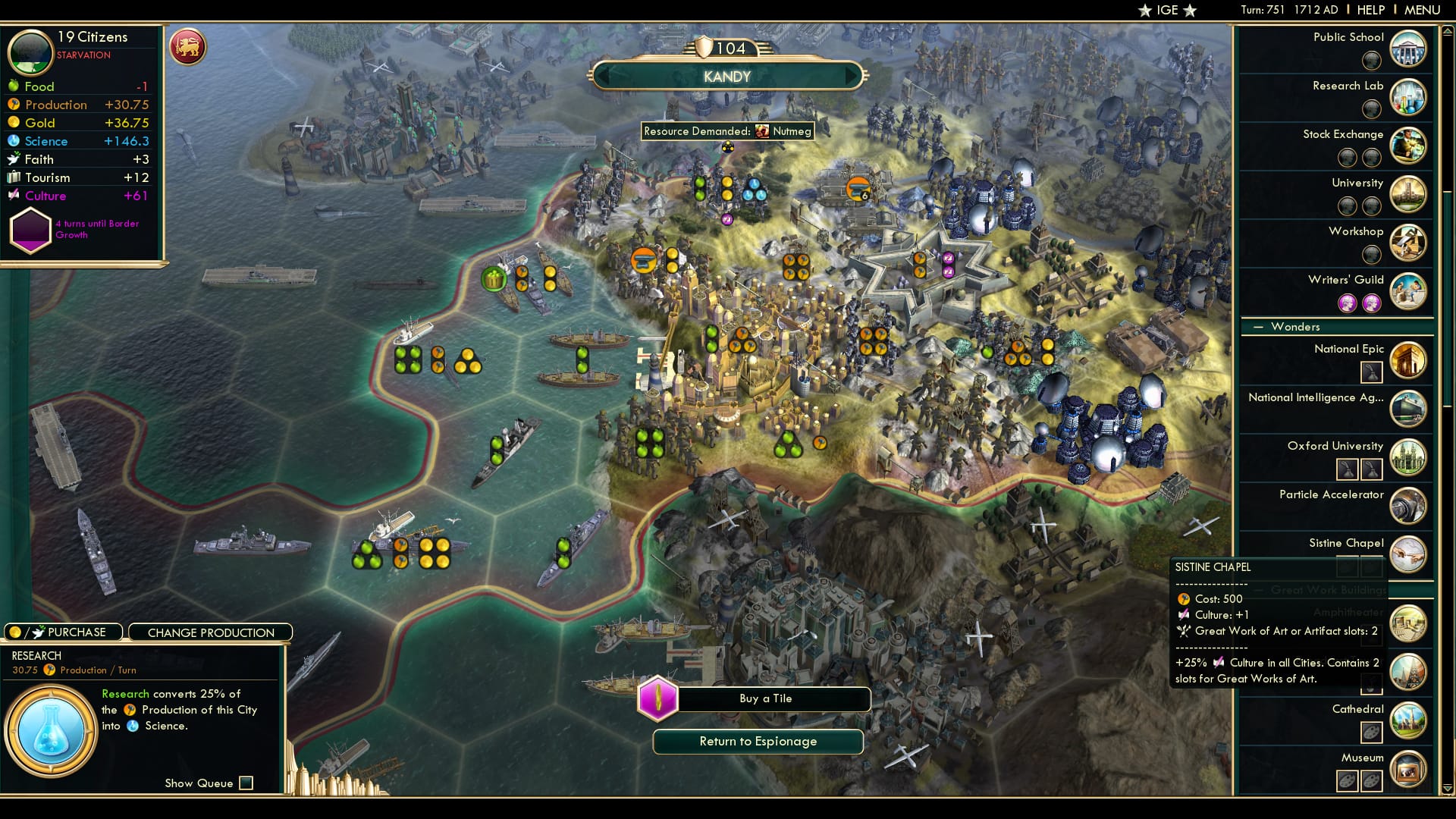Screen dimensions: 1456x819
Task: Select the Writers' Guild icon
Action: 1408,291
